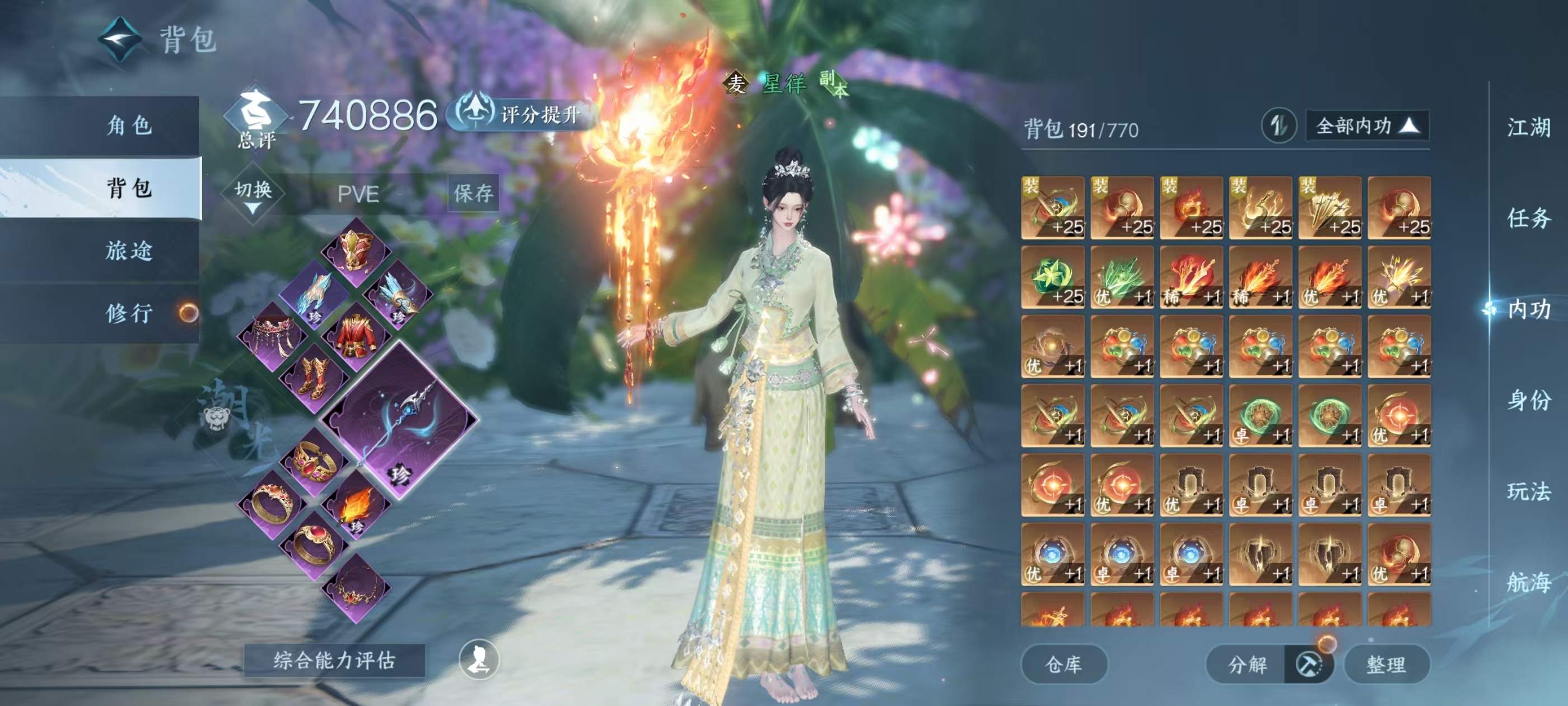Choose the red boots equipment slot

[314, 378]
